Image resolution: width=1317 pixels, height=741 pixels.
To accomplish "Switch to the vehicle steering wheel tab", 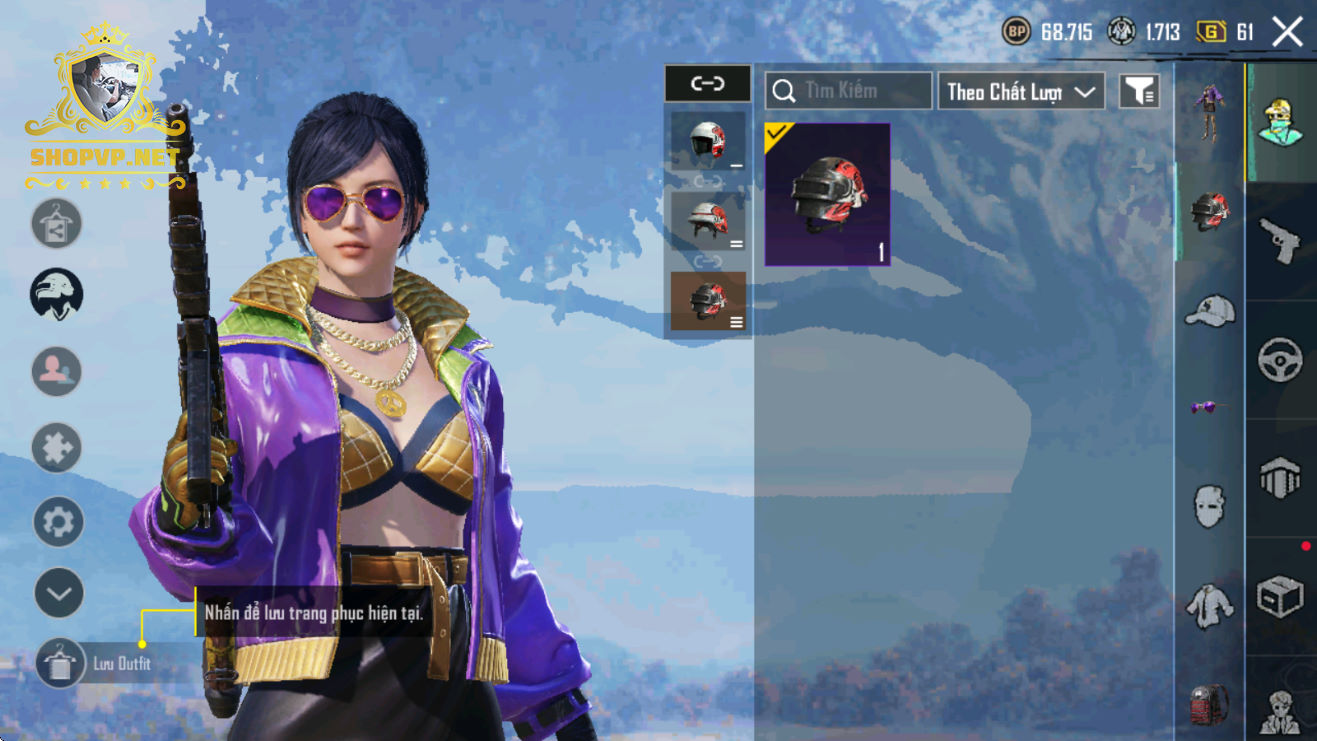I will (x=1281, y=360).
